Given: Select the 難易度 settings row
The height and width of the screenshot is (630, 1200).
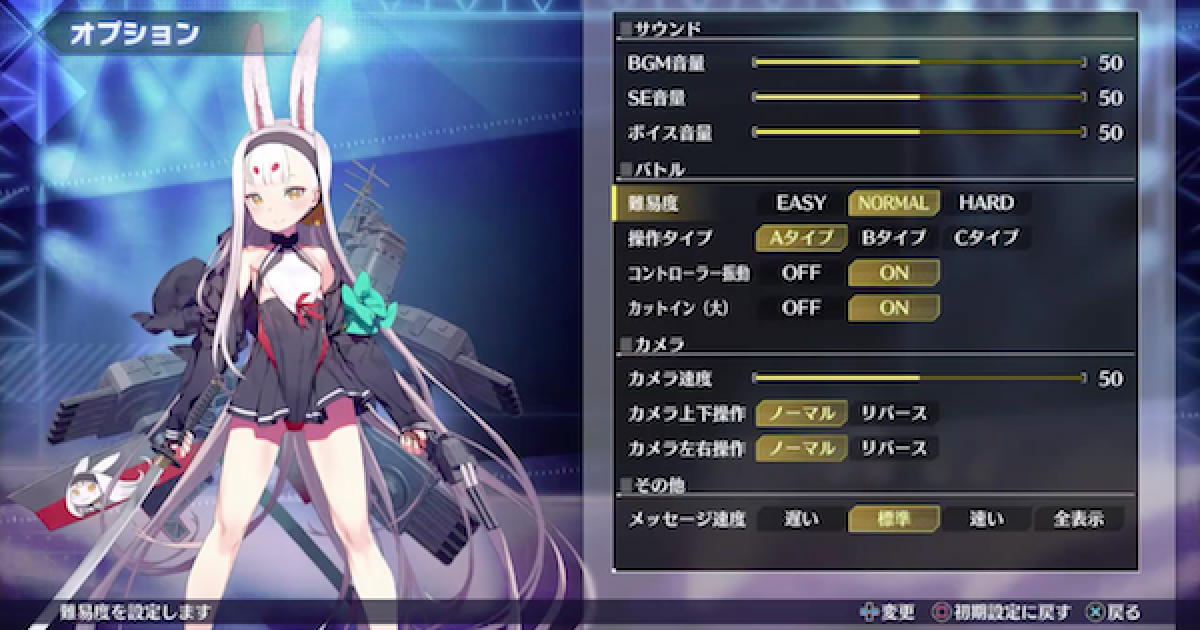Looking at the screenshot, I should click(680, 203).
